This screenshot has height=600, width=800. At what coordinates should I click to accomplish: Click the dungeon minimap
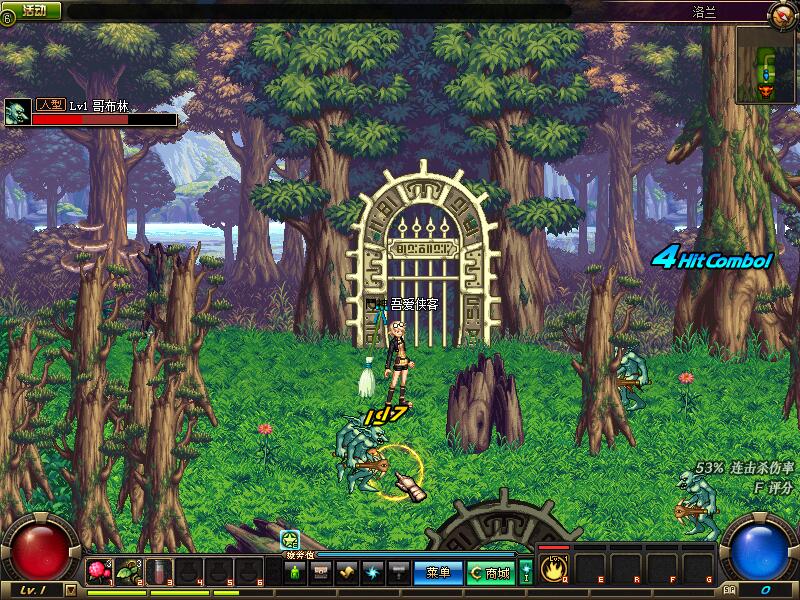pos(766,65)
